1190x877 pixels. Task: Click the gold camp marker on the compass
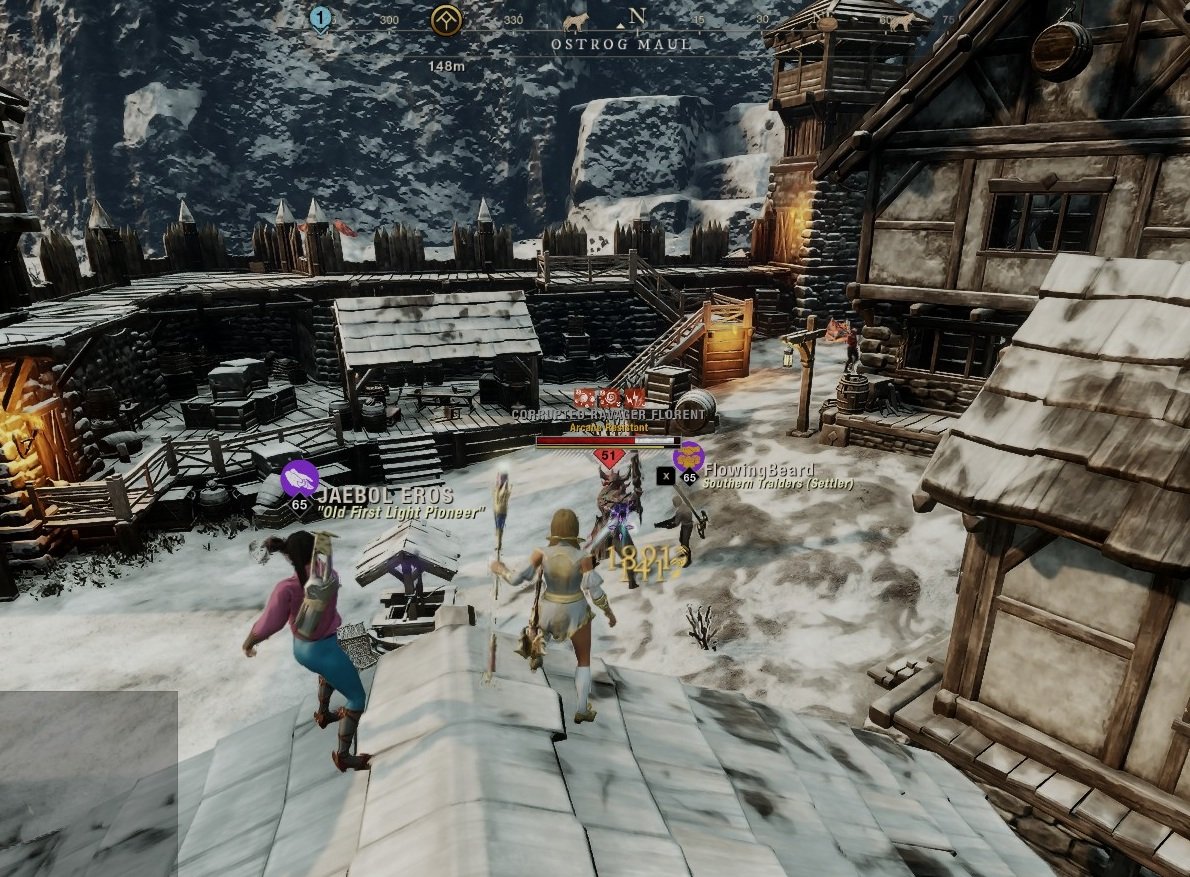click(446, 19)
